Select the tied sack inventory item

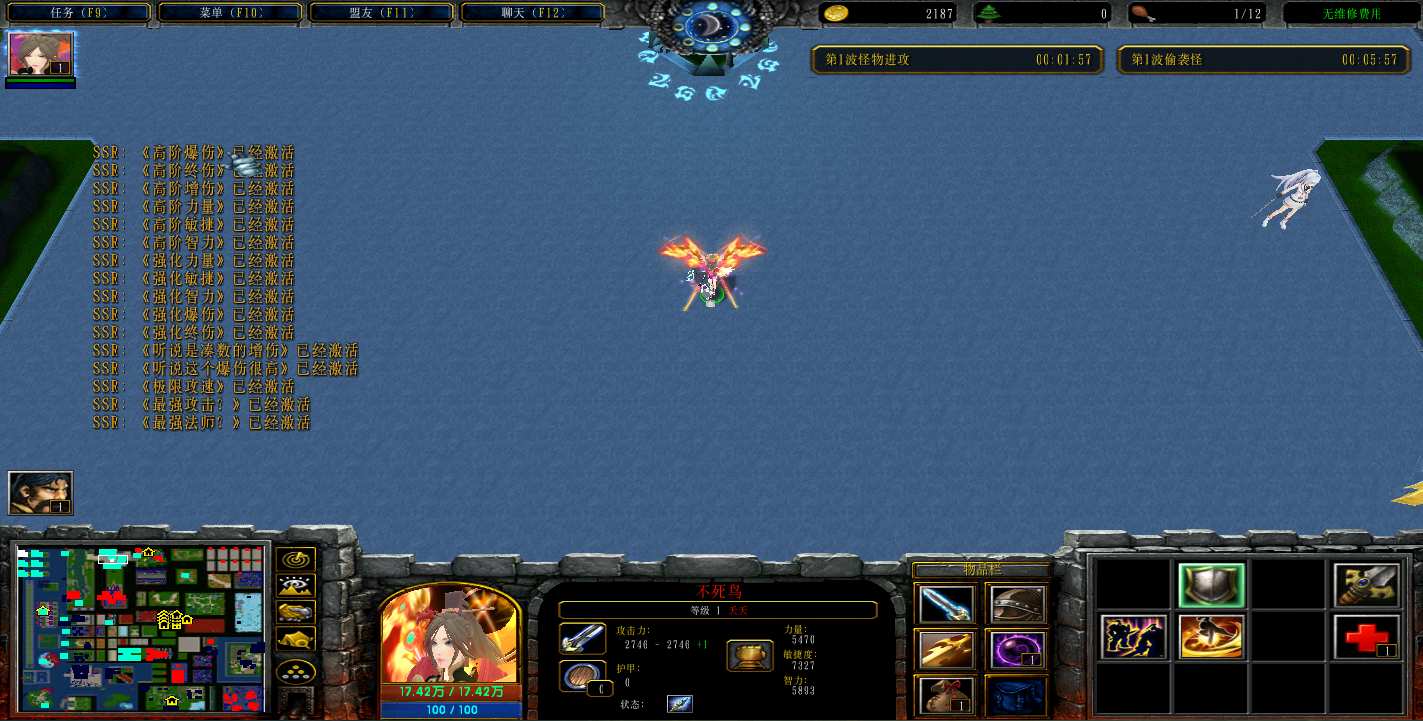[946, 695]
